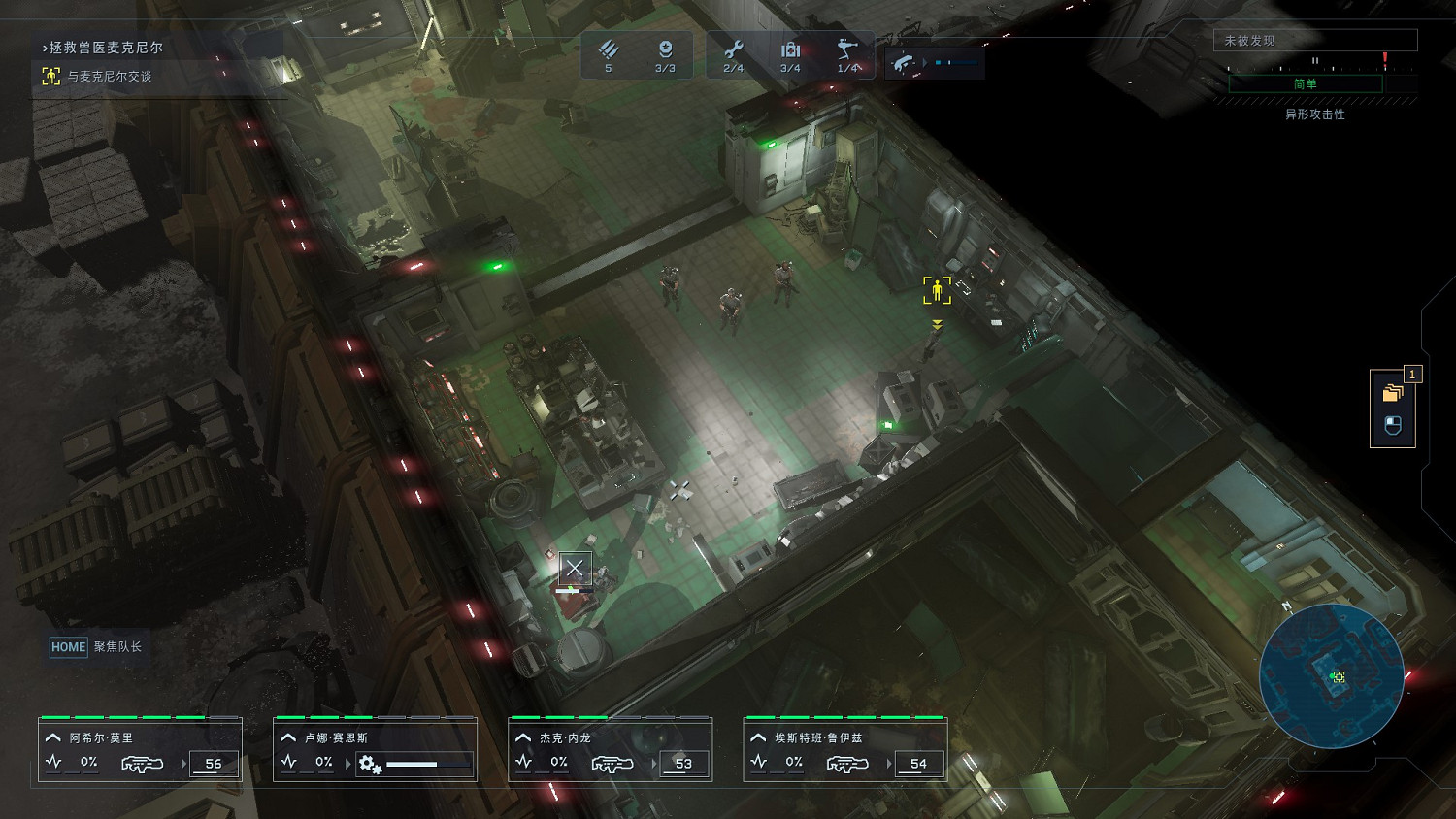Screen dimensions: 1456x819
Task: Click 杰克·内龙's pulse rifle weapon icon
Action: click(x=612, y=764)
